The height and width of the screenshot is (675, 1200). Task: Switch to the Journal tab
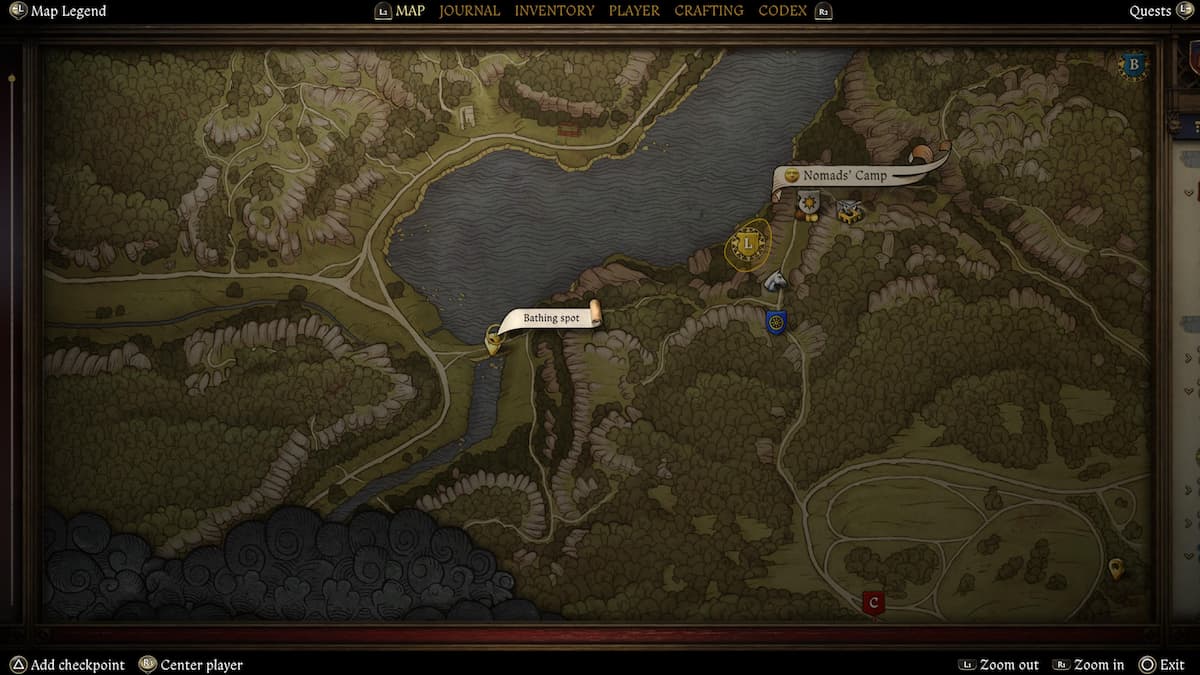[469, 11]
